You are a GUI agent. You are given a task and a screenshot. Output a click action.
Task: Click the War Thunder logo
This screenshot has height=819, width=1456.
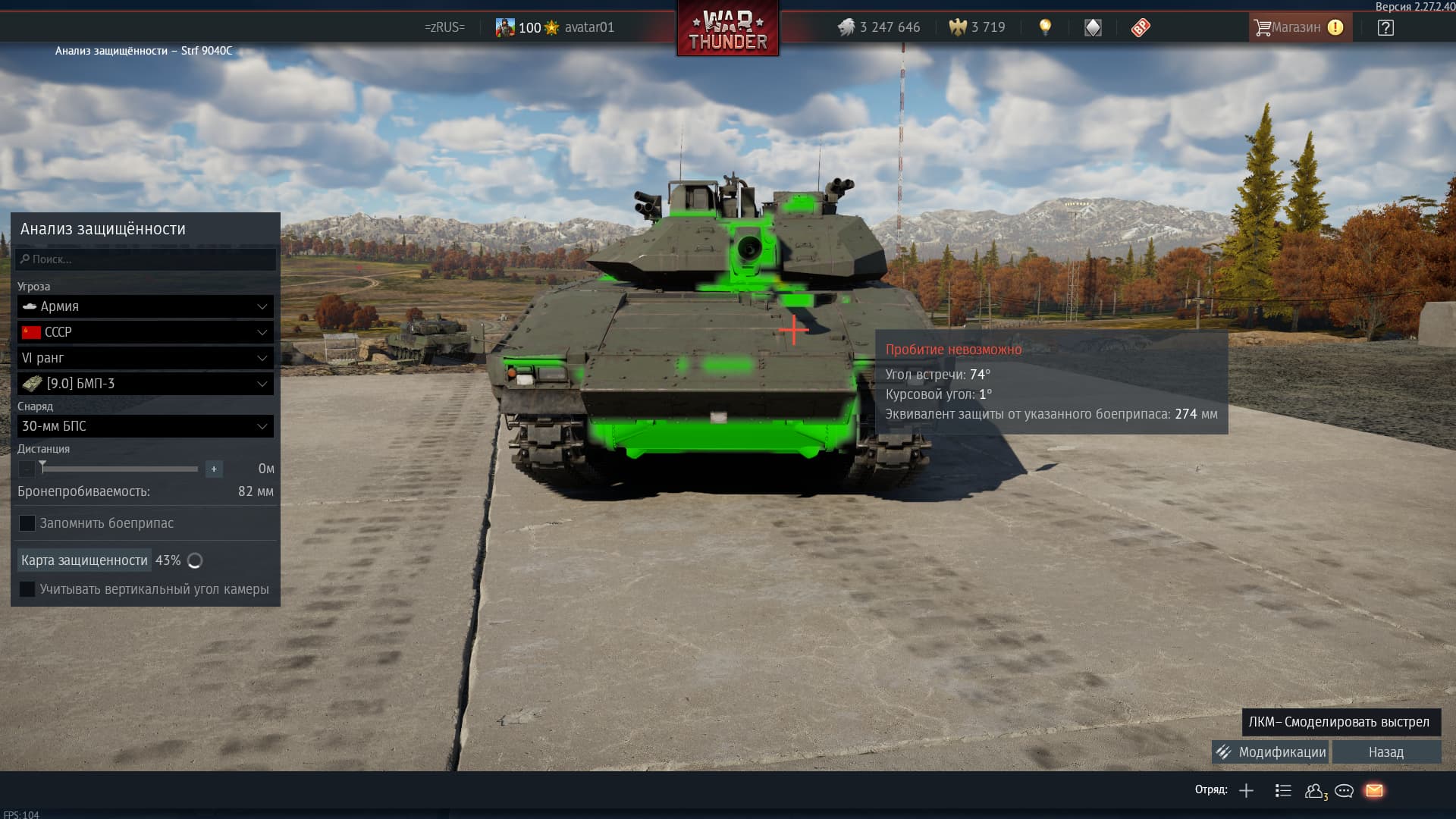click(x=727, y=30)
